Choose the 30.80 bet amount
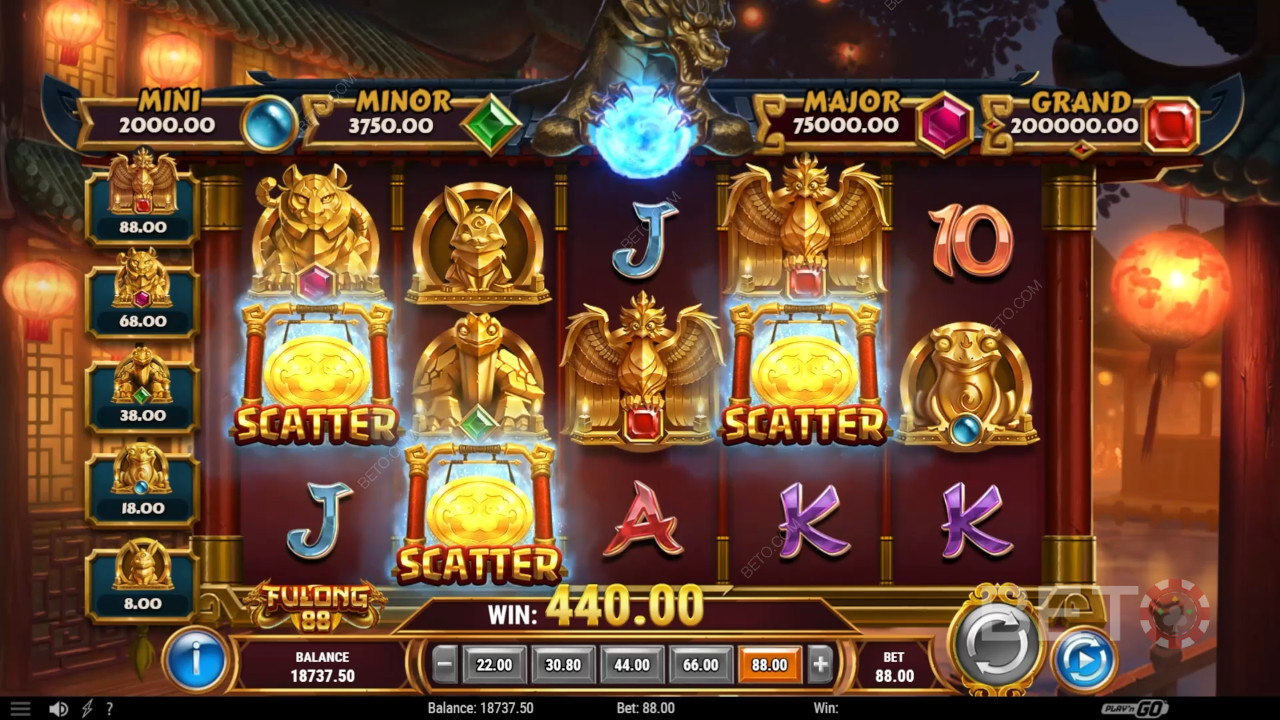This screenshot has height=720, width=1280. coord(563,664)
